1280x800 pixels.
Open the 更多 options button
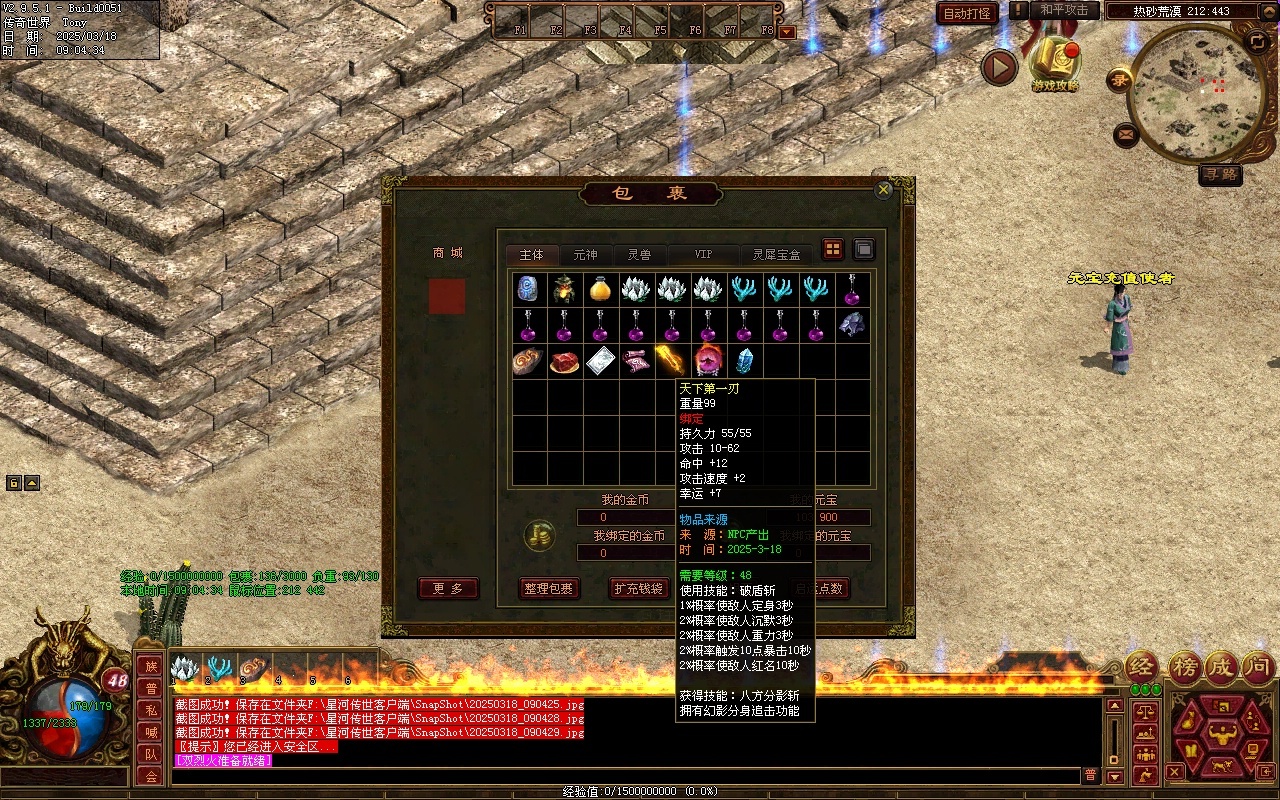click(448, 589)
